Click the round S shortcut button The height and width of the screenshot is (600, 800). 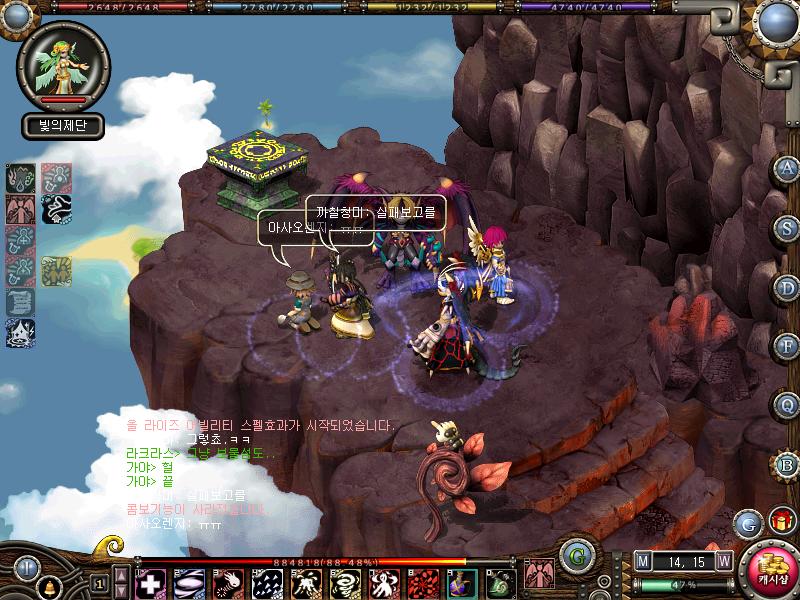pos(788,226)
